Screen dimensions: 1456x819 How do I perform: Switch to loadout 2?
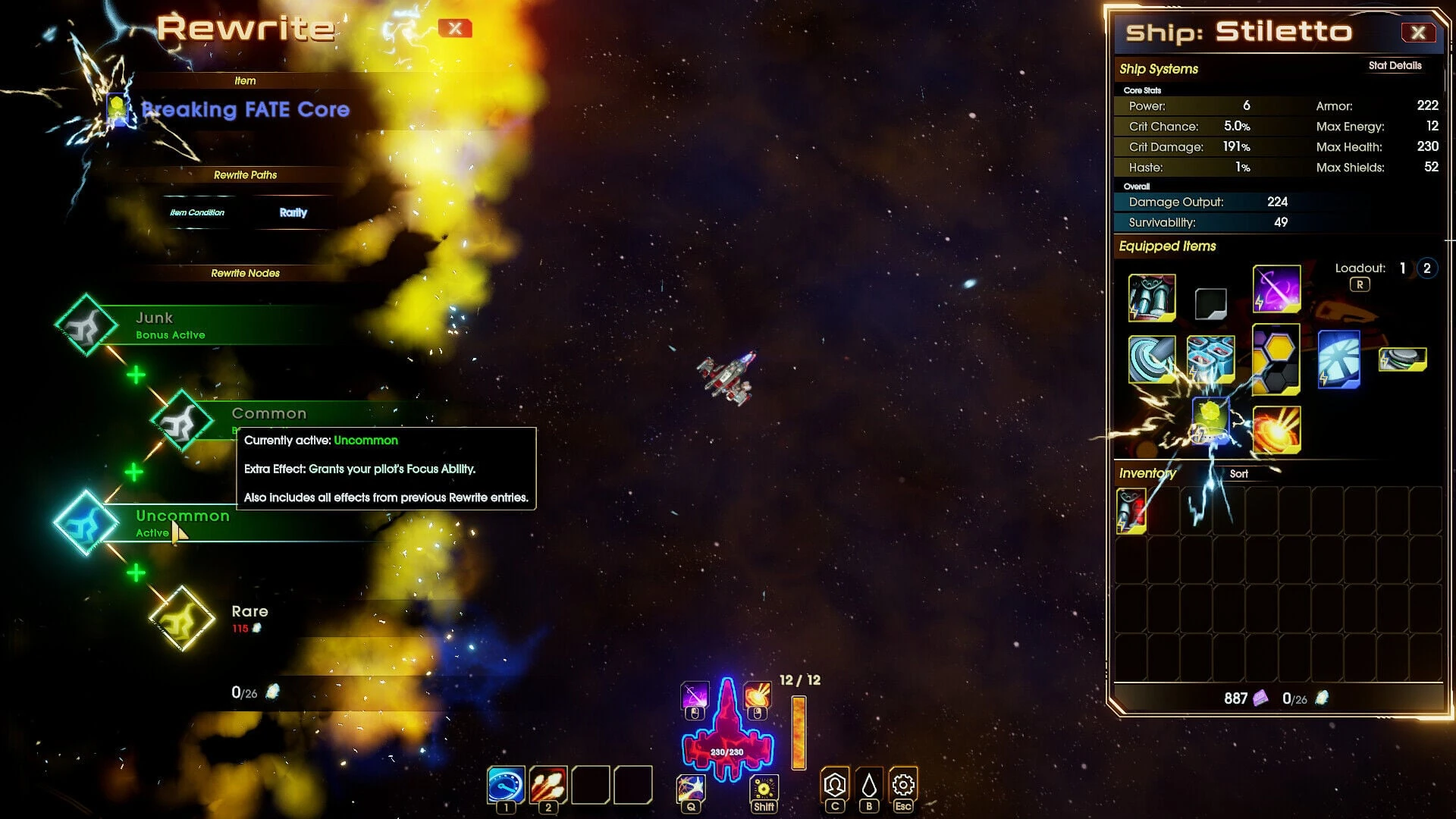(x=1426, y=268)
